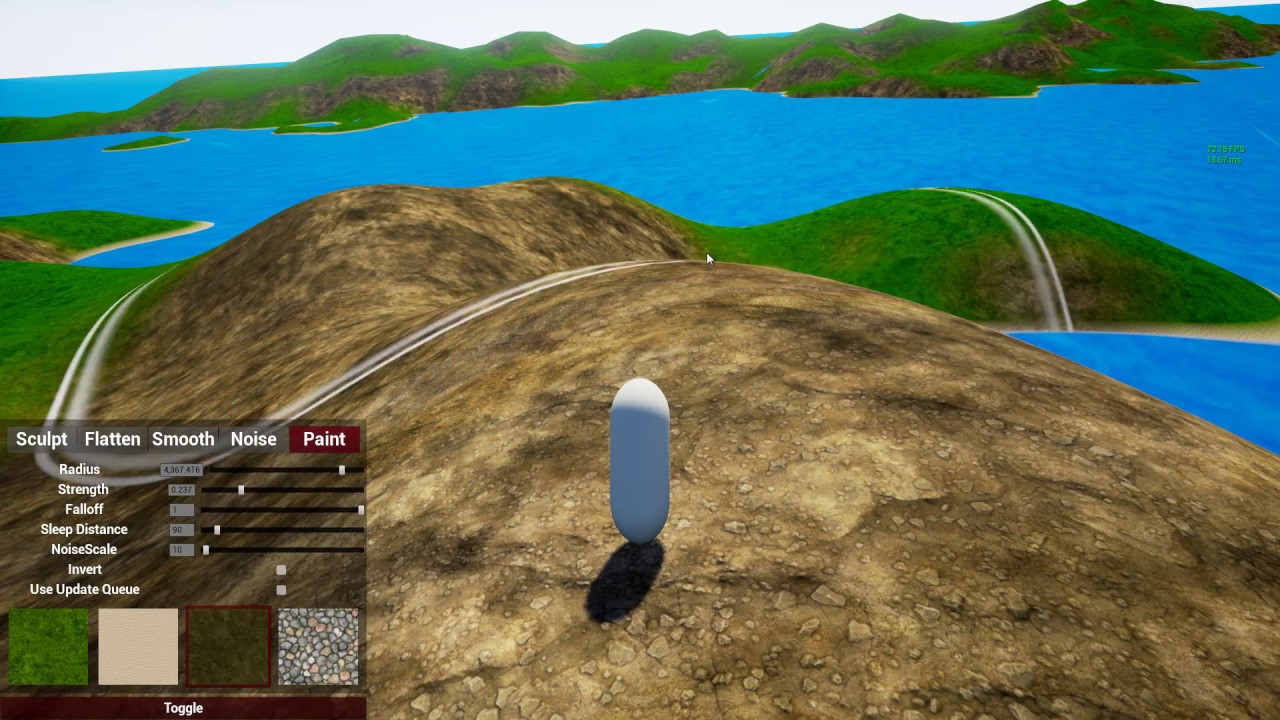The width and height of the screenshot is (1280, 720).
Task: Select the Paint tool
Action: (324, 439)
